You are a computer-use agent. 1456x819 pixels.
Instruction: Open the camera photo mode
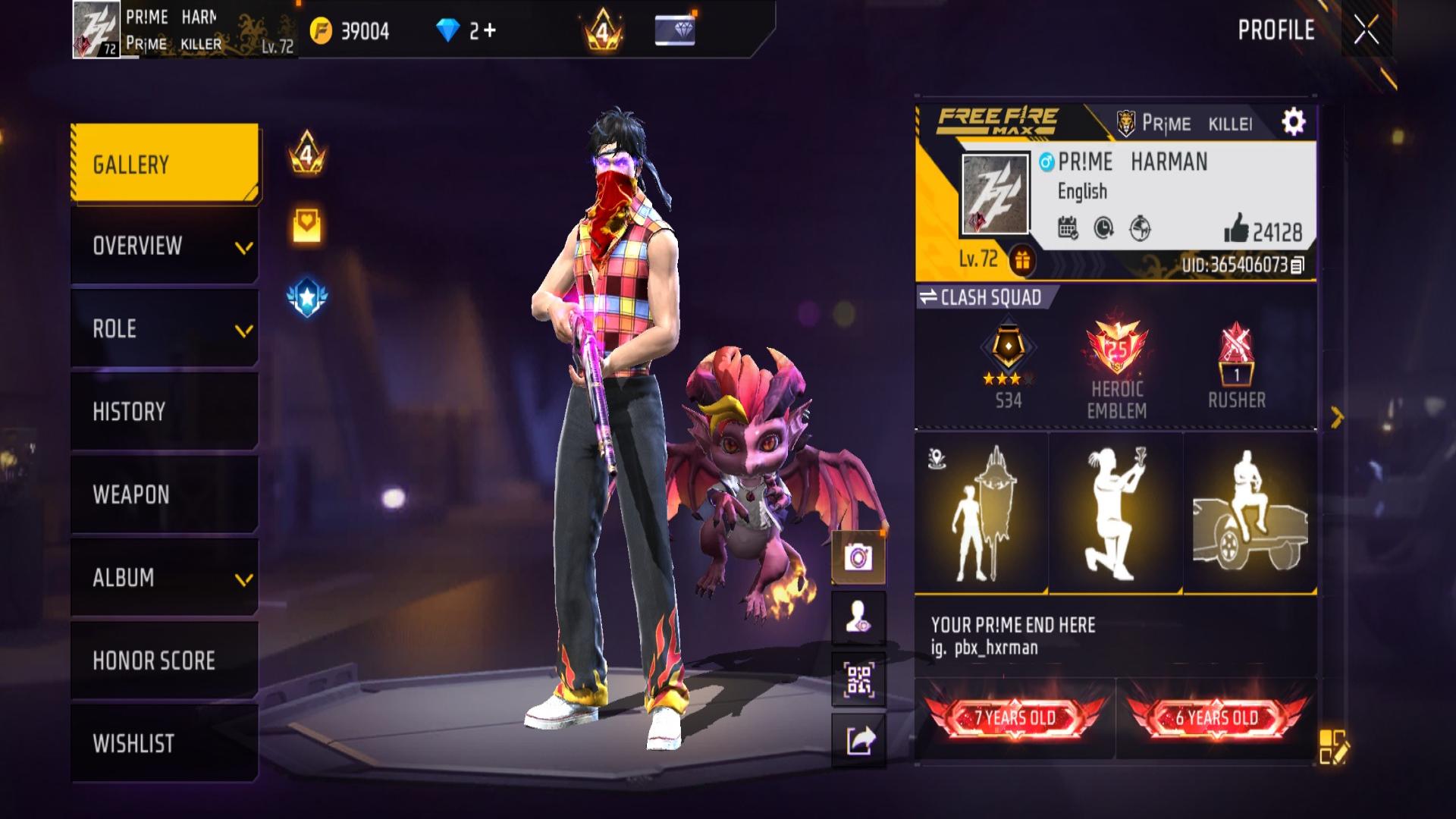pyautogui.click(x=858, y=558)
